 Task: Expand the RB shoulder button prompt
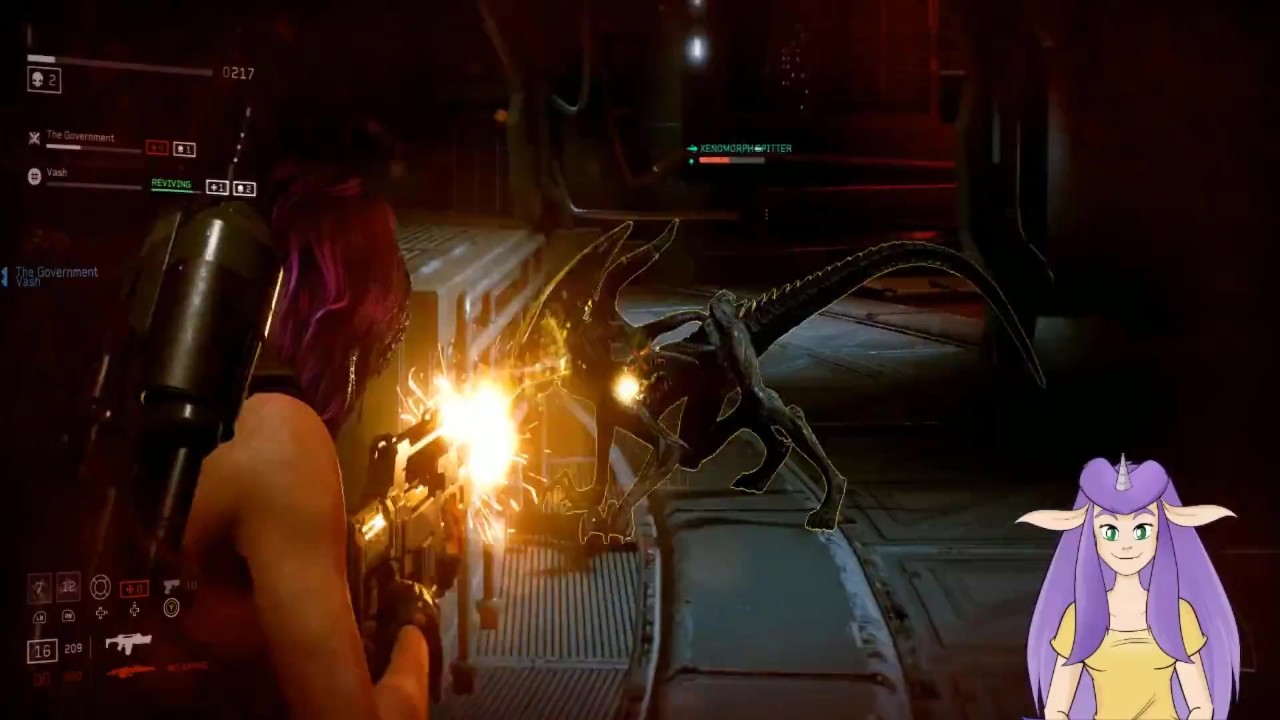point(67,617)
